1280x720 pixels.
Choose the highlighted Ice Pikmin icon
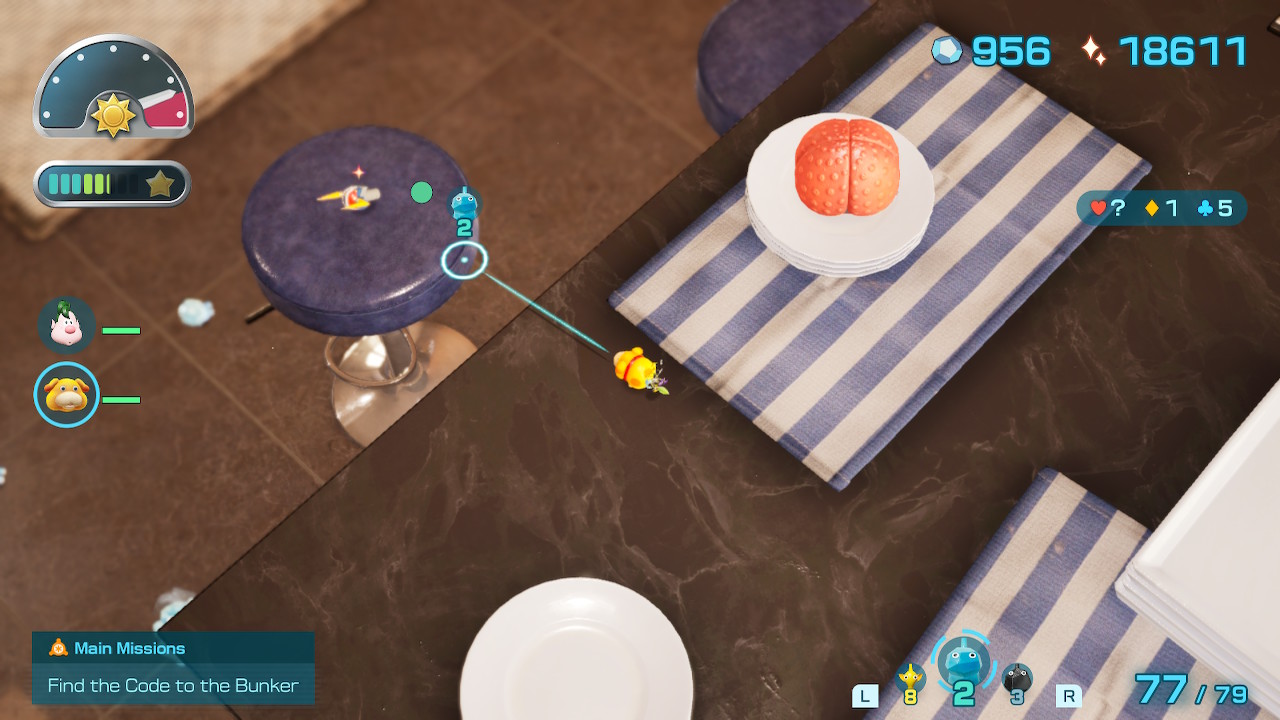click(x=962, y=663)
